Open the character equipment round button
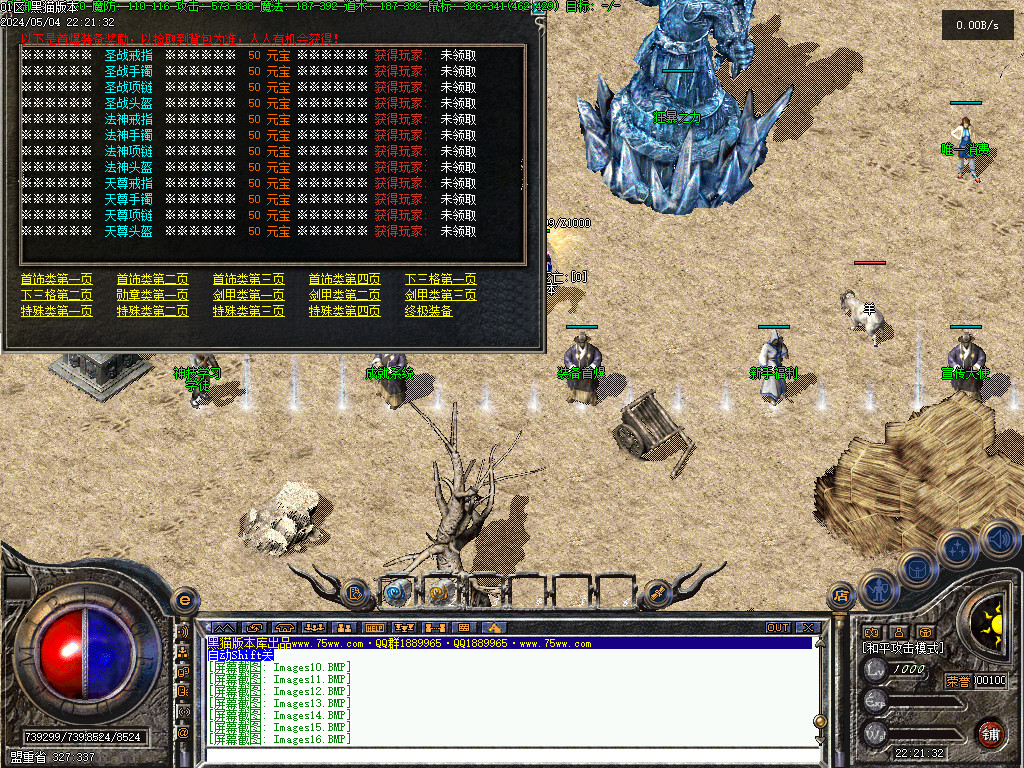 [x=878, y=589]
